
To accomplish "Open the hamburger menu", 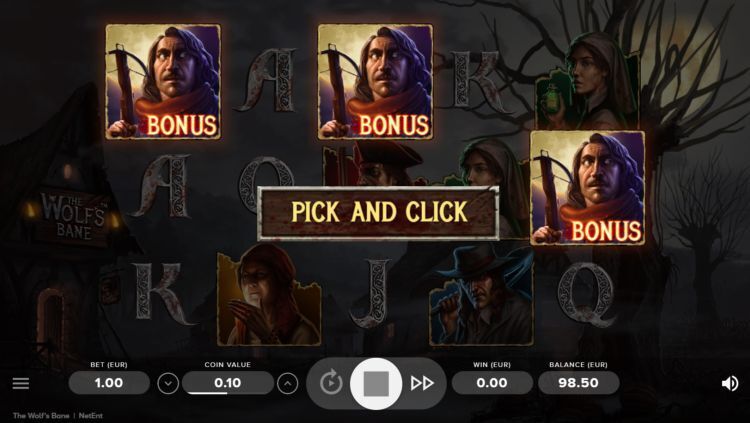I will click(x=21, y=383).
